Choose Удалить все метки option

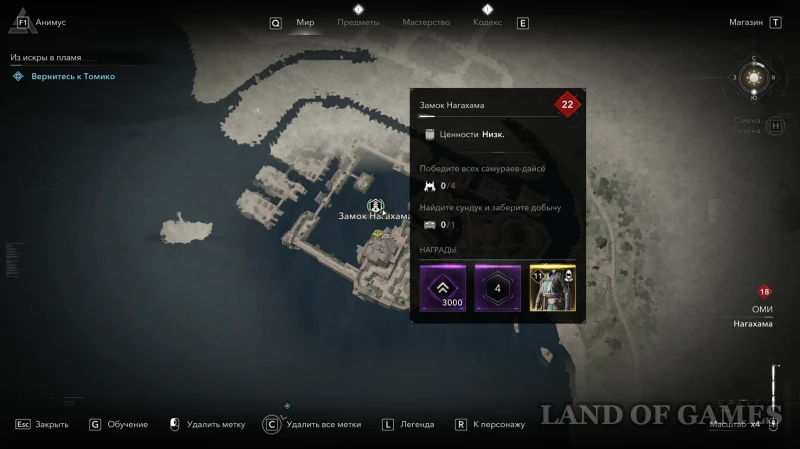point(322,424)
